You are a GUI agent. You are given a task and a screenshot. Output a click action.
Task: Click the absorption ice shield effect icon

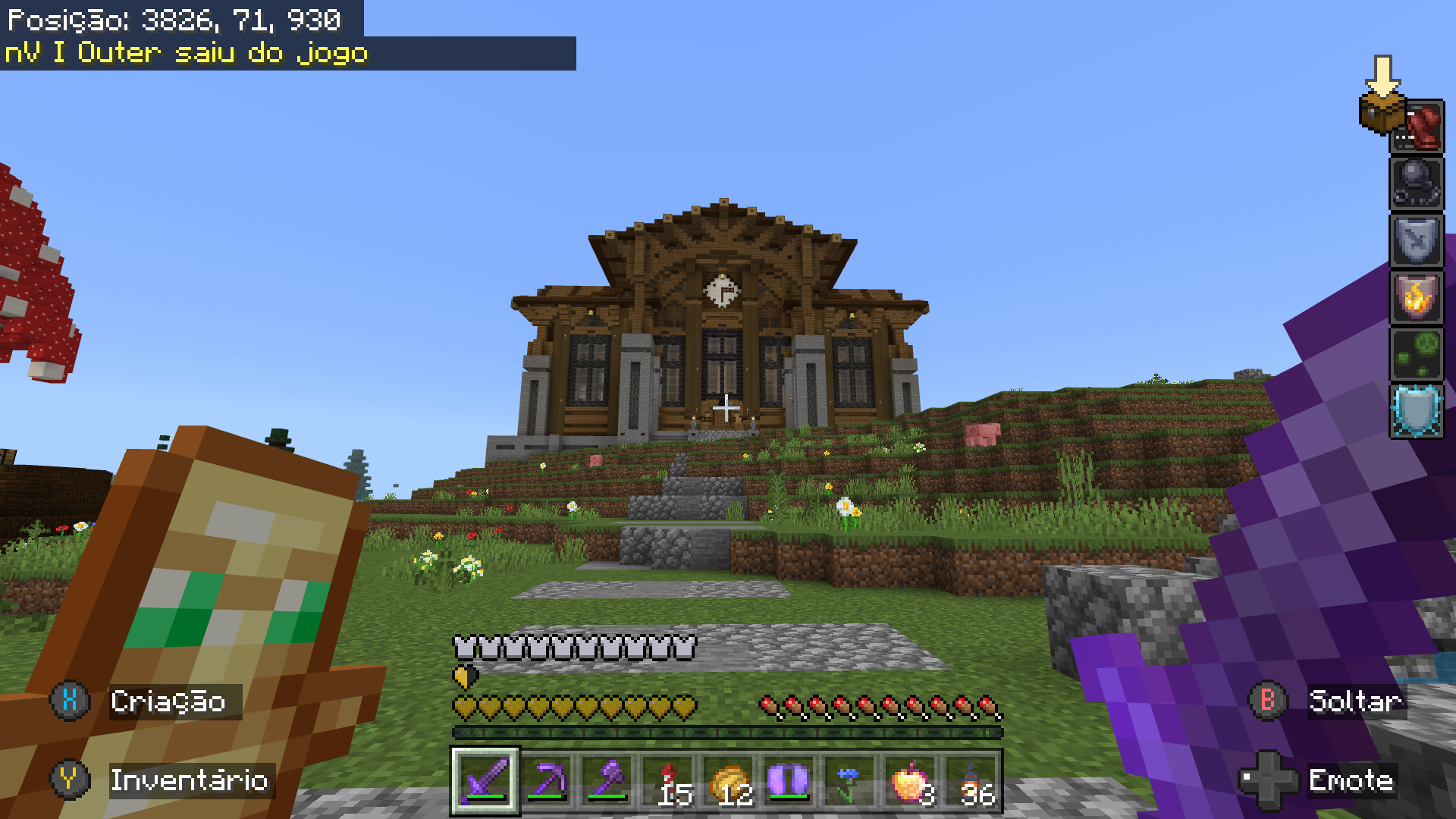[x=1416, y=412]
